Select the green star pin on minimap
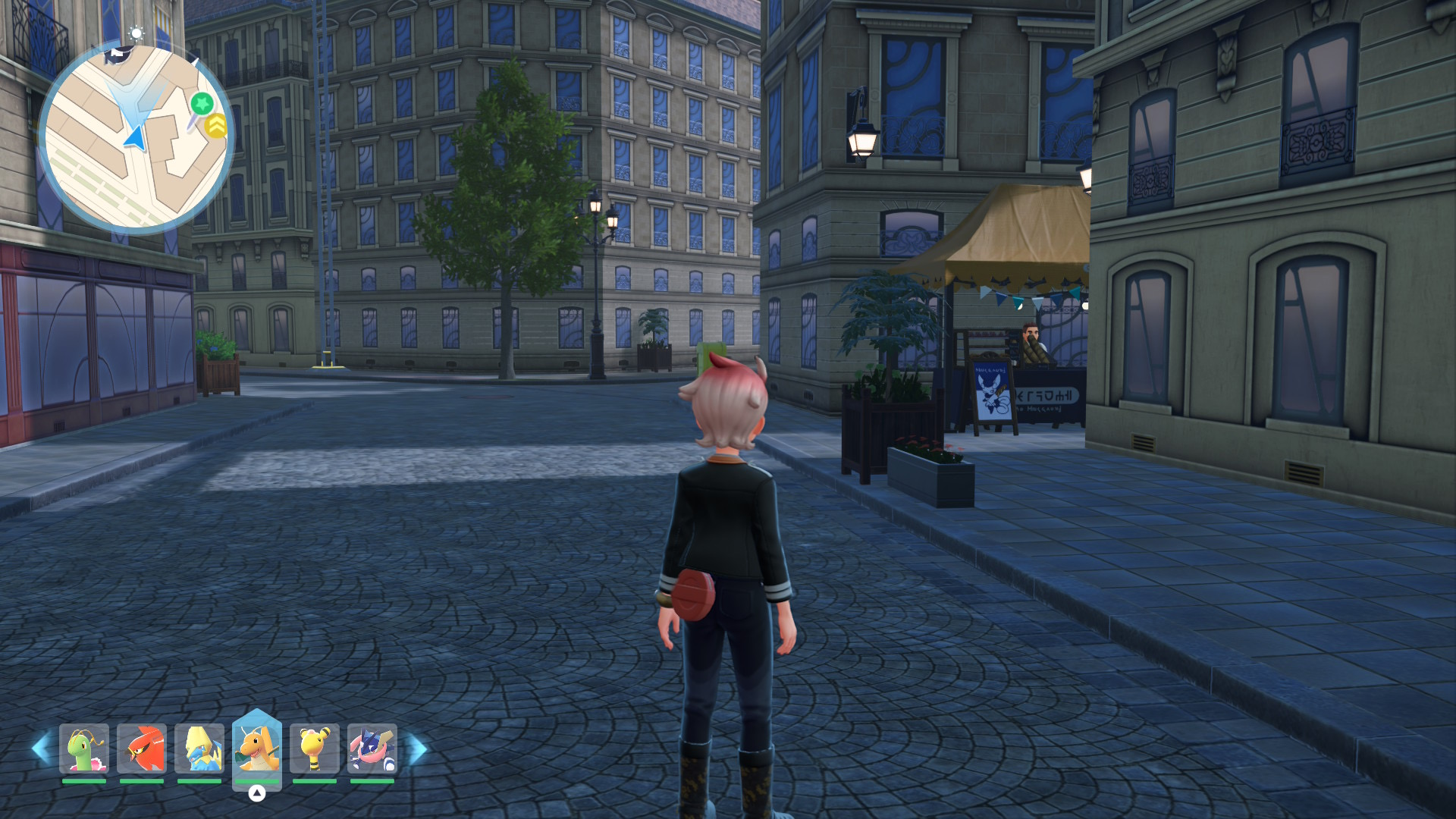This screenshot has width=1456, height=819. tap(202, 103)
